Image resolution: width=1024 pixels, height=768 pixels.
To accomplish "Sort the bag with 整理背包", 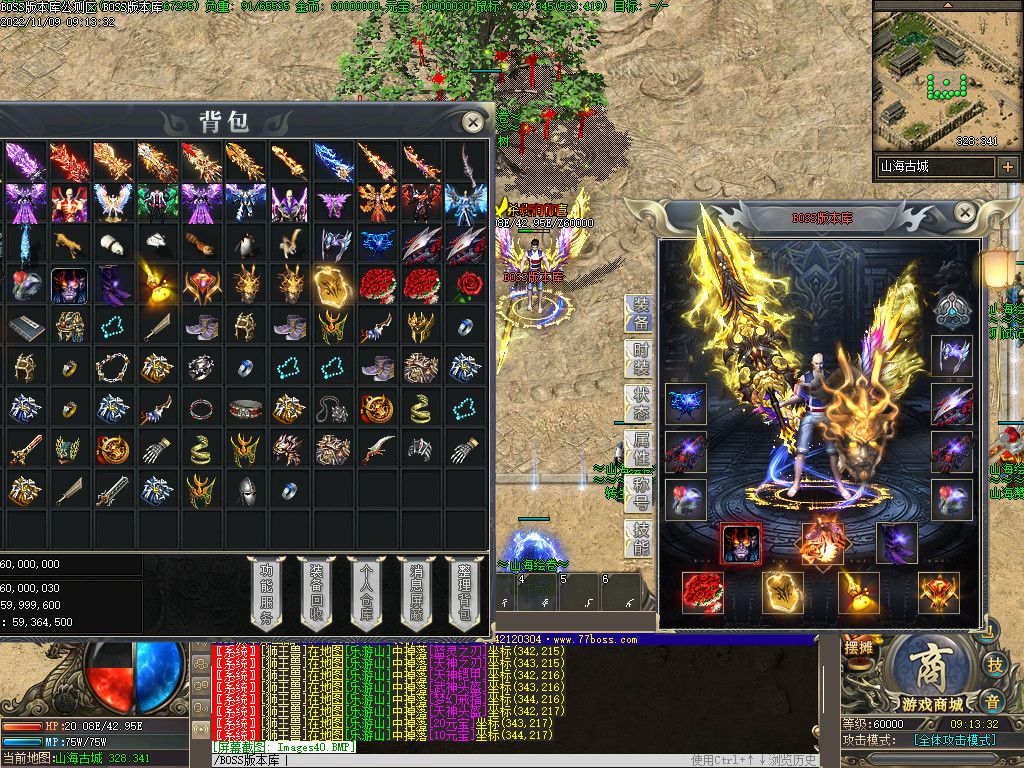I will pyautogui.click(x=463, y=595).
